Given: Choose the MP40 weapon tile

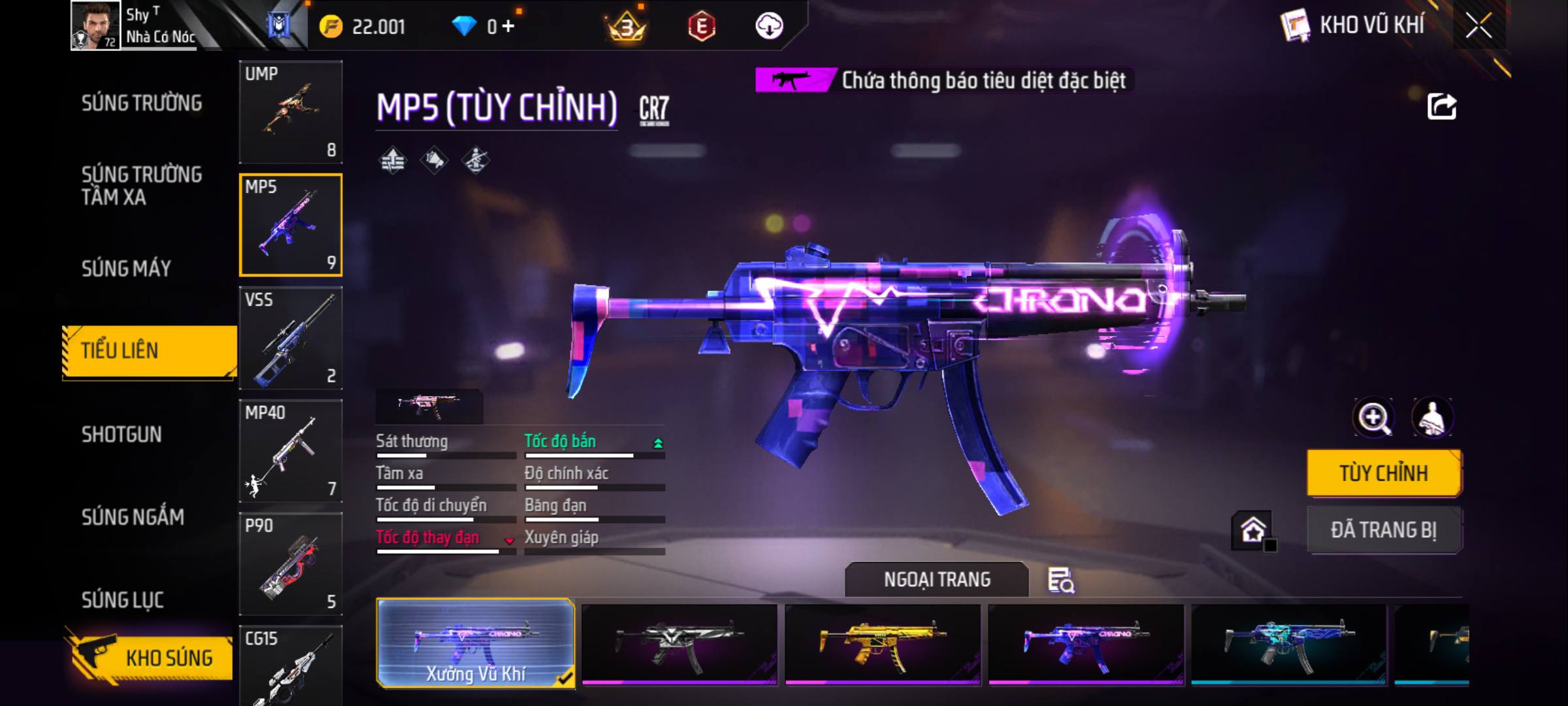Looking at the screenshot, I should click(291, 451).
